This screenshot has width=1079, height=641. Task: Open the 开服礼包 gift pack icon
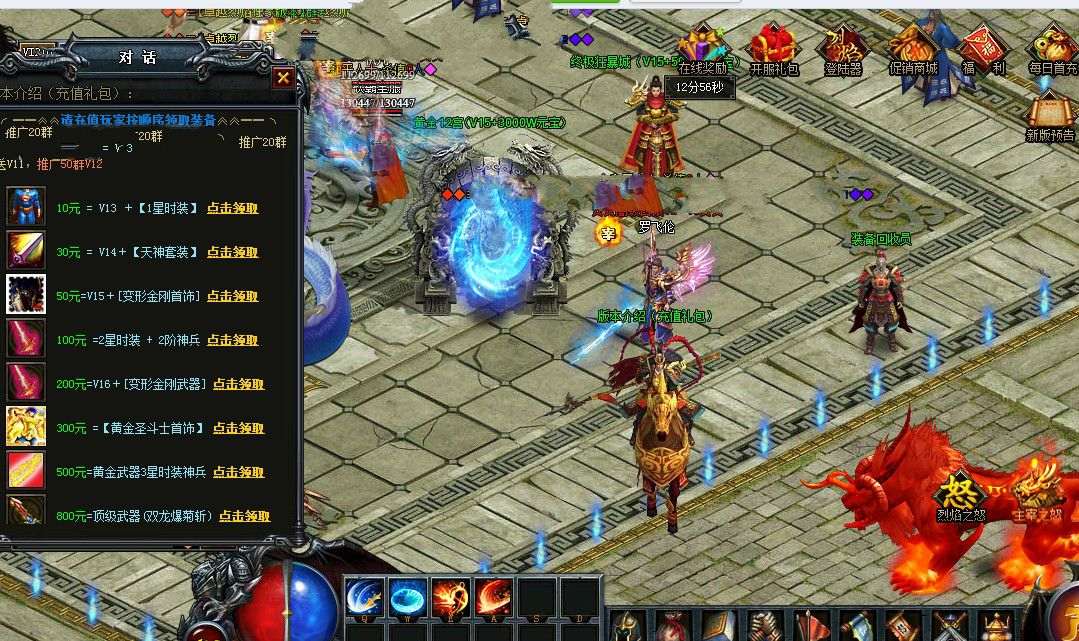coord(773,48)
